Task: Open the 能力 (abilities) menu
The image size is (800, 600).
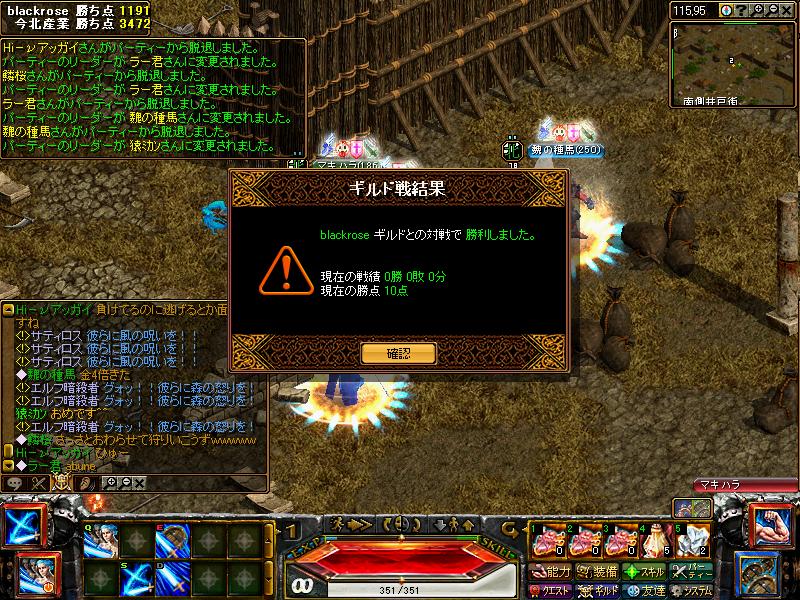Action: (x=551, y=571)
